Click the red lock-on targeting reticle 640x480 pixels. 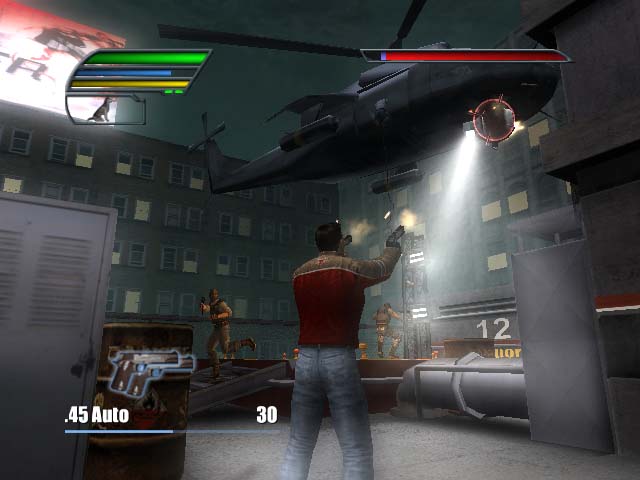pyautogui.click(x=492, y=120)
